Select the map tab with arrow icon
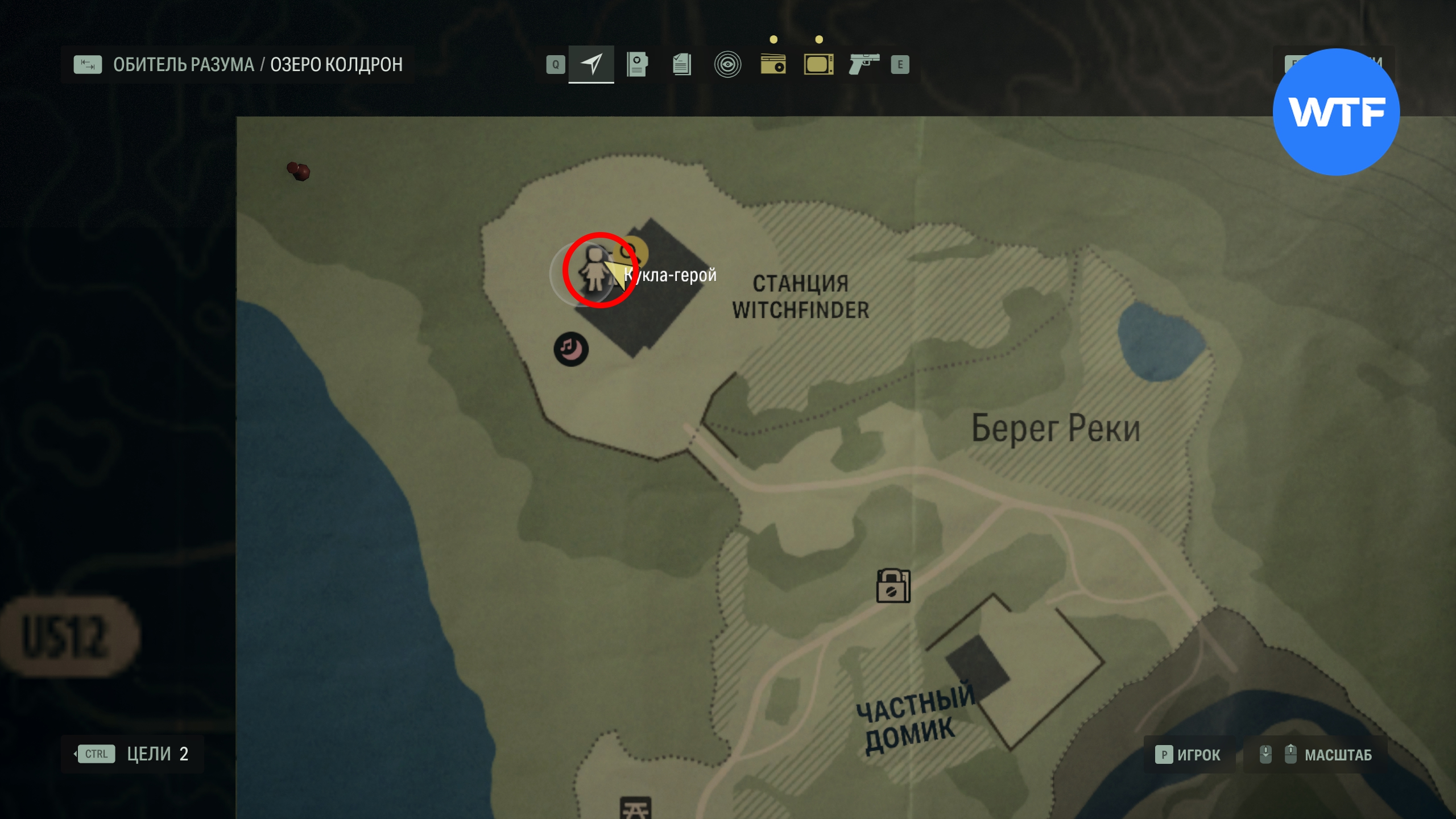This screenshot has width=1456, height=819. click(x=591, y=64)
